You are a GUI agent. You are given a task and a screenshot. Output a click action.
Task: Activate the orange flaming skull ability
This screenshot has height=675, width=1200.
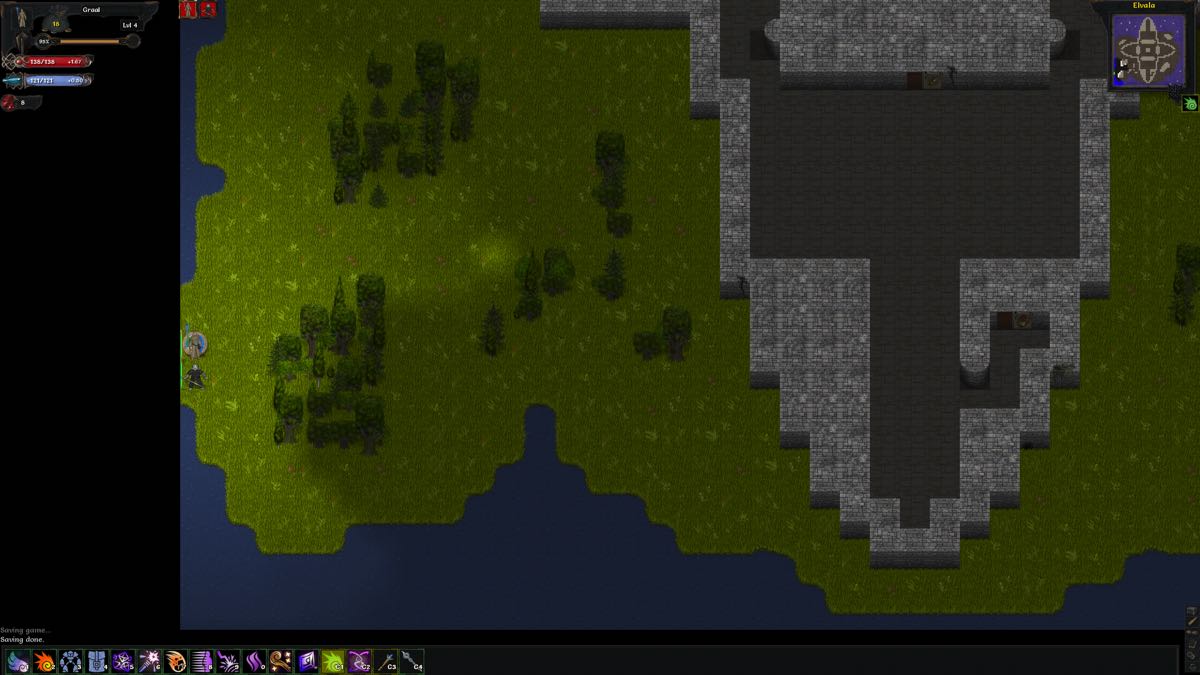(x=176, y=661)
